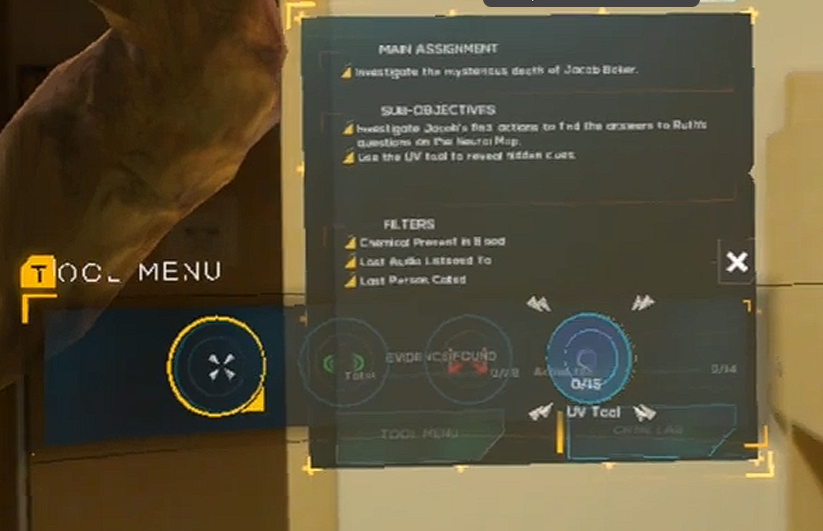Select the UV Tool circle
Screen dimensions: 823x531
[589, 358]
